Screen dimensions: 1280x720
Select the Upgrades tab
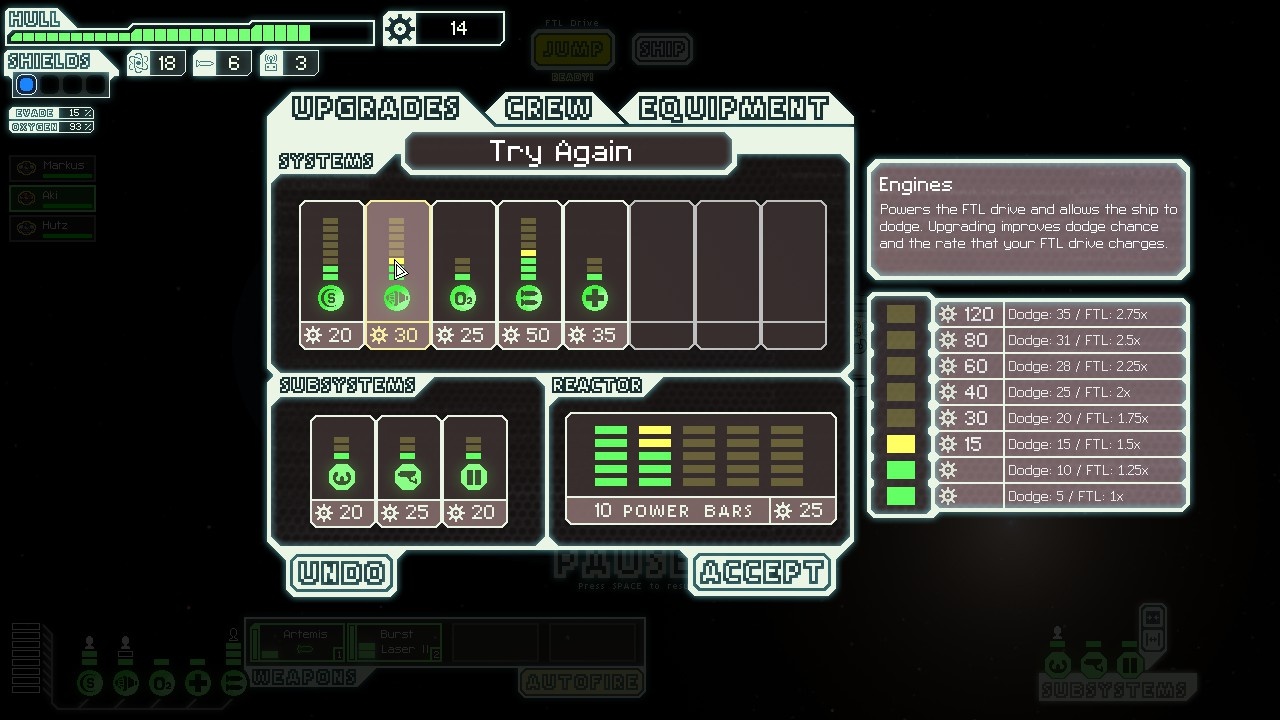point(375,108)
